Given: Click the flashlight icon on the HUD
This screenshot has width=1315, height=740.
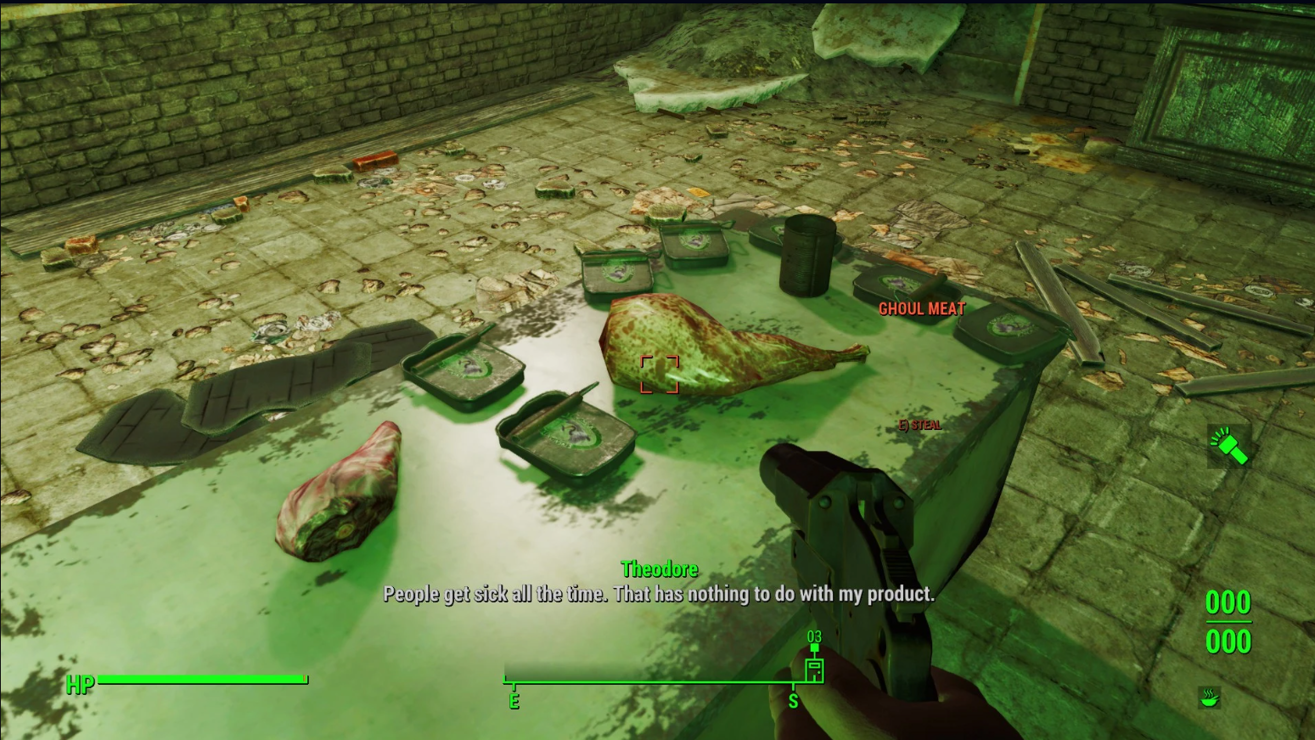Looking at the screenshot, I should [1228, 445].
